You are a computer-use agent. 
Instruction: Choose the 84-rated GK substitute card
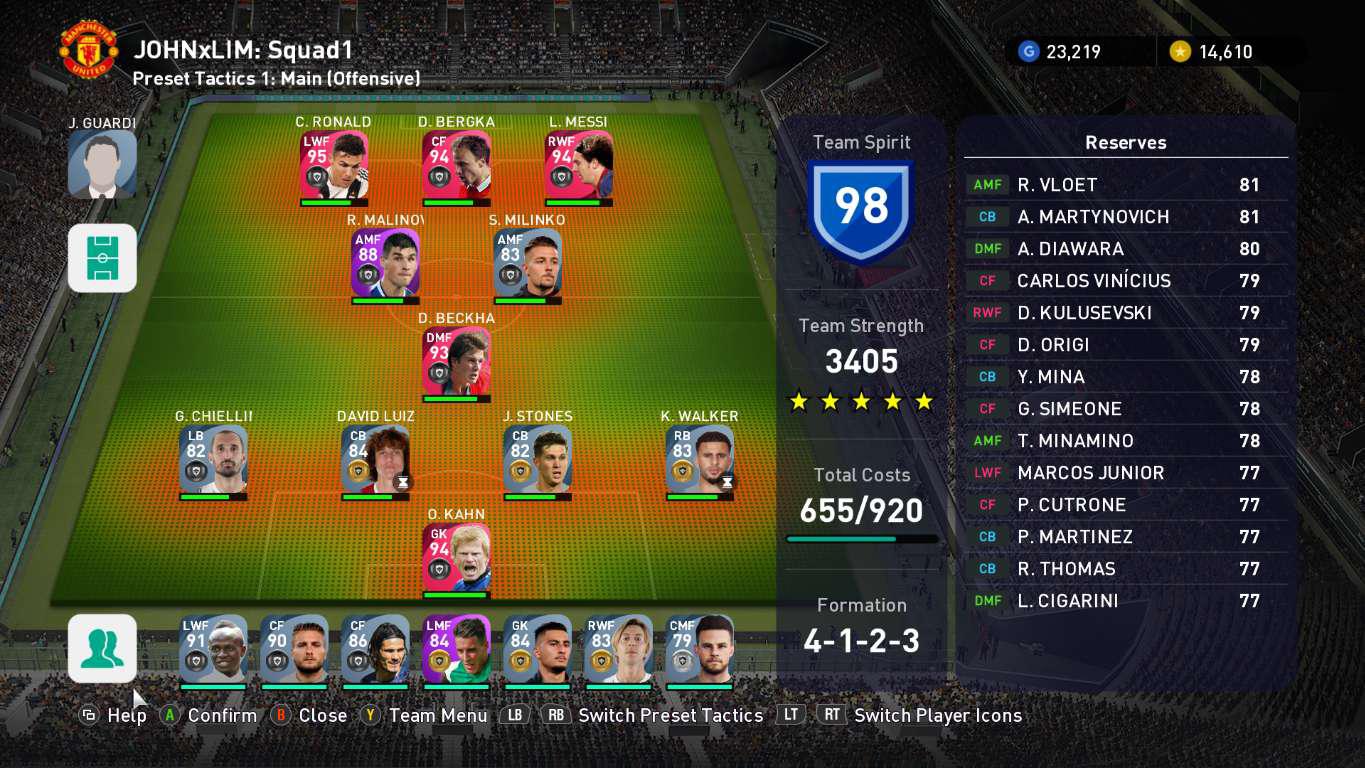point(537,649)
